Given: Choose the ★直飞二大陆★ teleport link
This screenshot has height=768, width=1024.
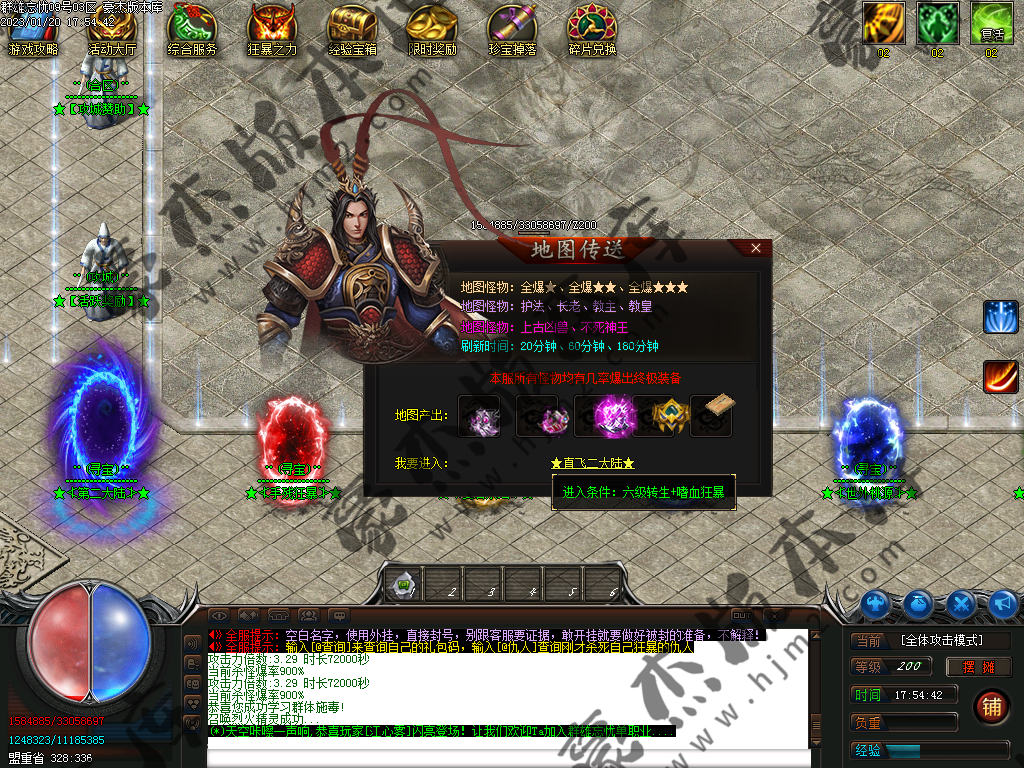Looking at the screenshot, I should pos(592,464).
